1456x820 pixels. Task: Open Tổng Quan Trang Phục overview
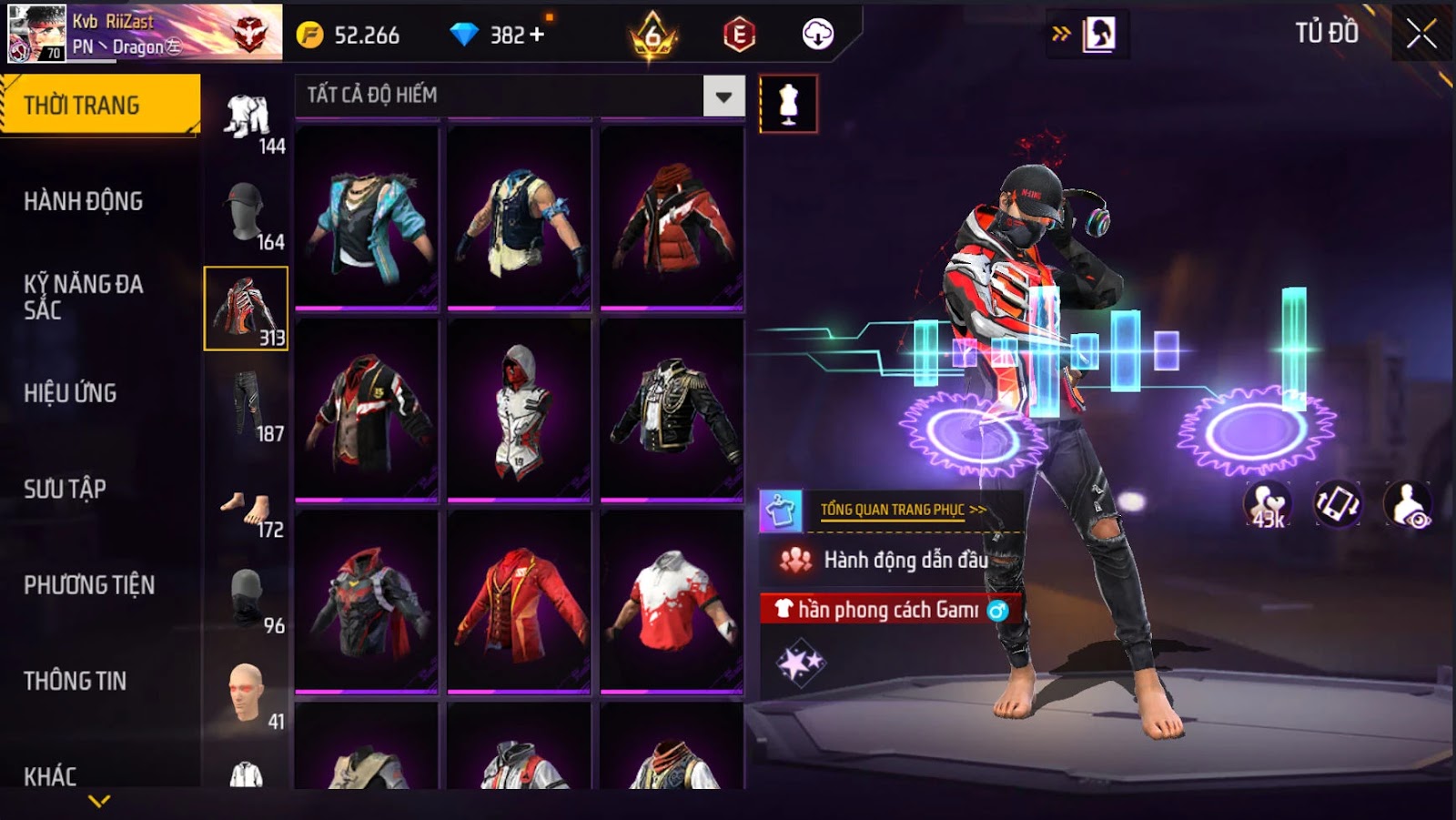(x=901, y=510)
